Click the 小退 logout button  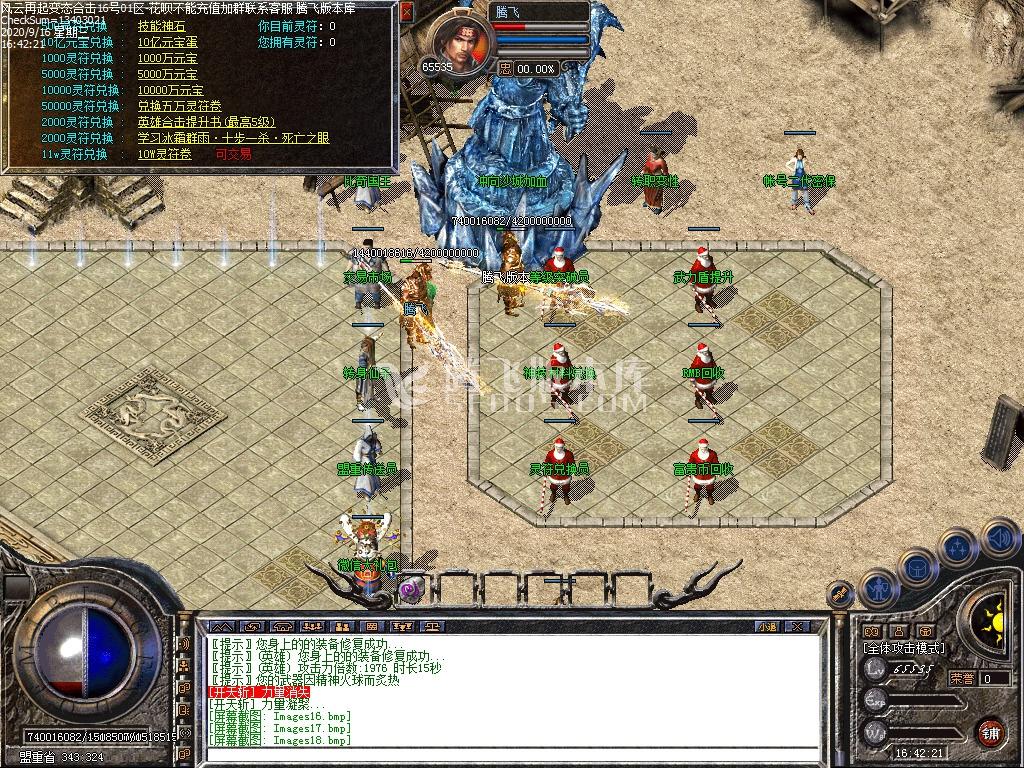(x=767, y=626)
